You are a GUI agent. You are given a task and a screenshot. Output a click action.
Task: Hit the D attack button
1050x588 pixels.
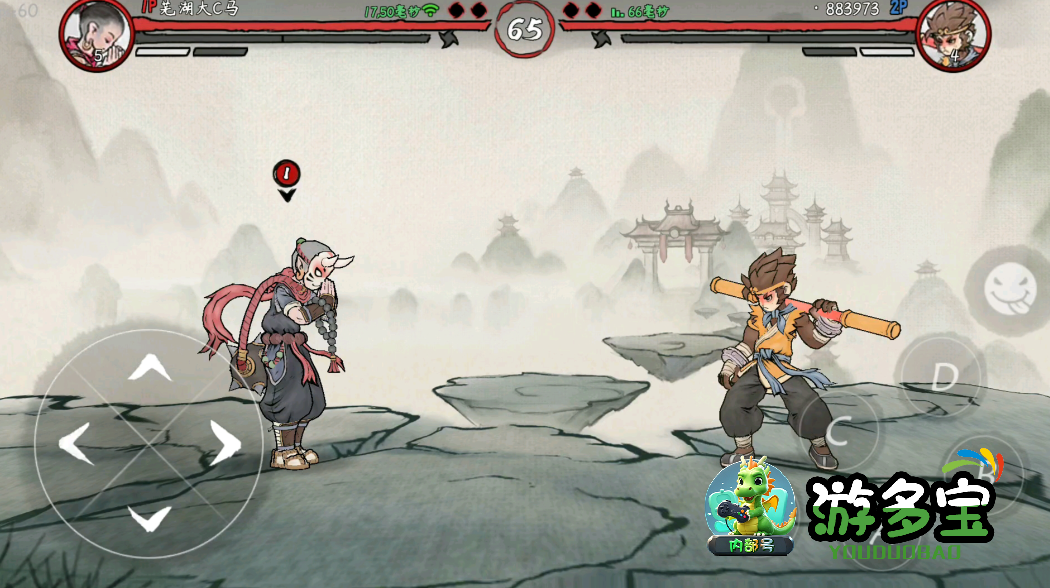coord(943,376)
